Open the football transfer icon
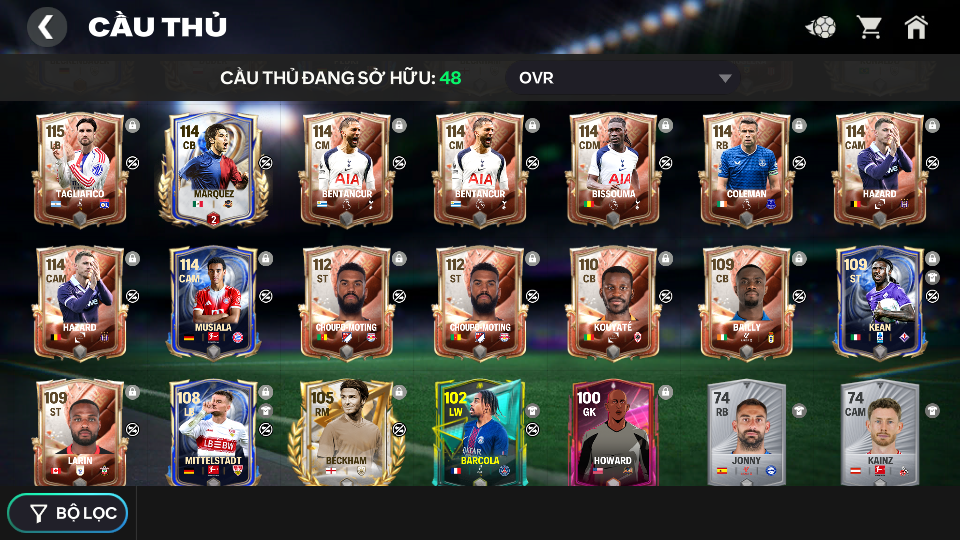 pos(821,27)
